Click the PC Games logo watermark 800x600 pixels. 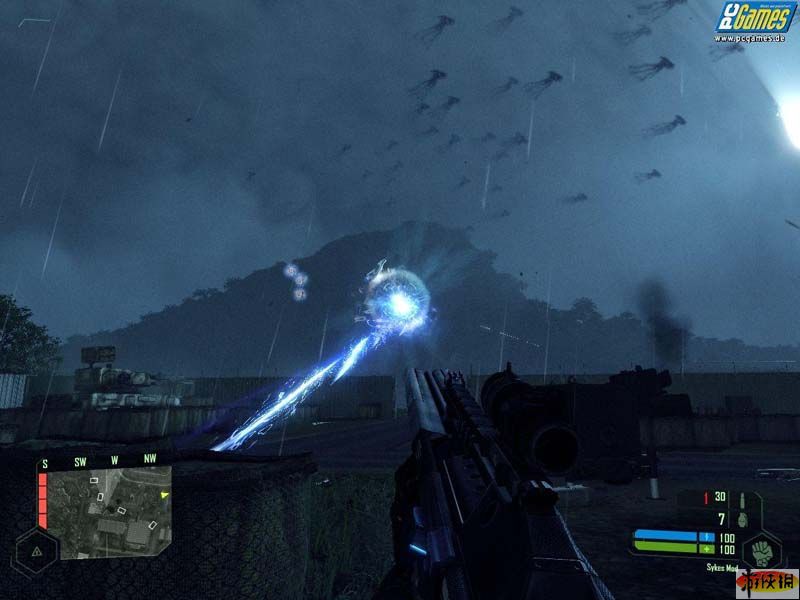(x=754, y=18)
